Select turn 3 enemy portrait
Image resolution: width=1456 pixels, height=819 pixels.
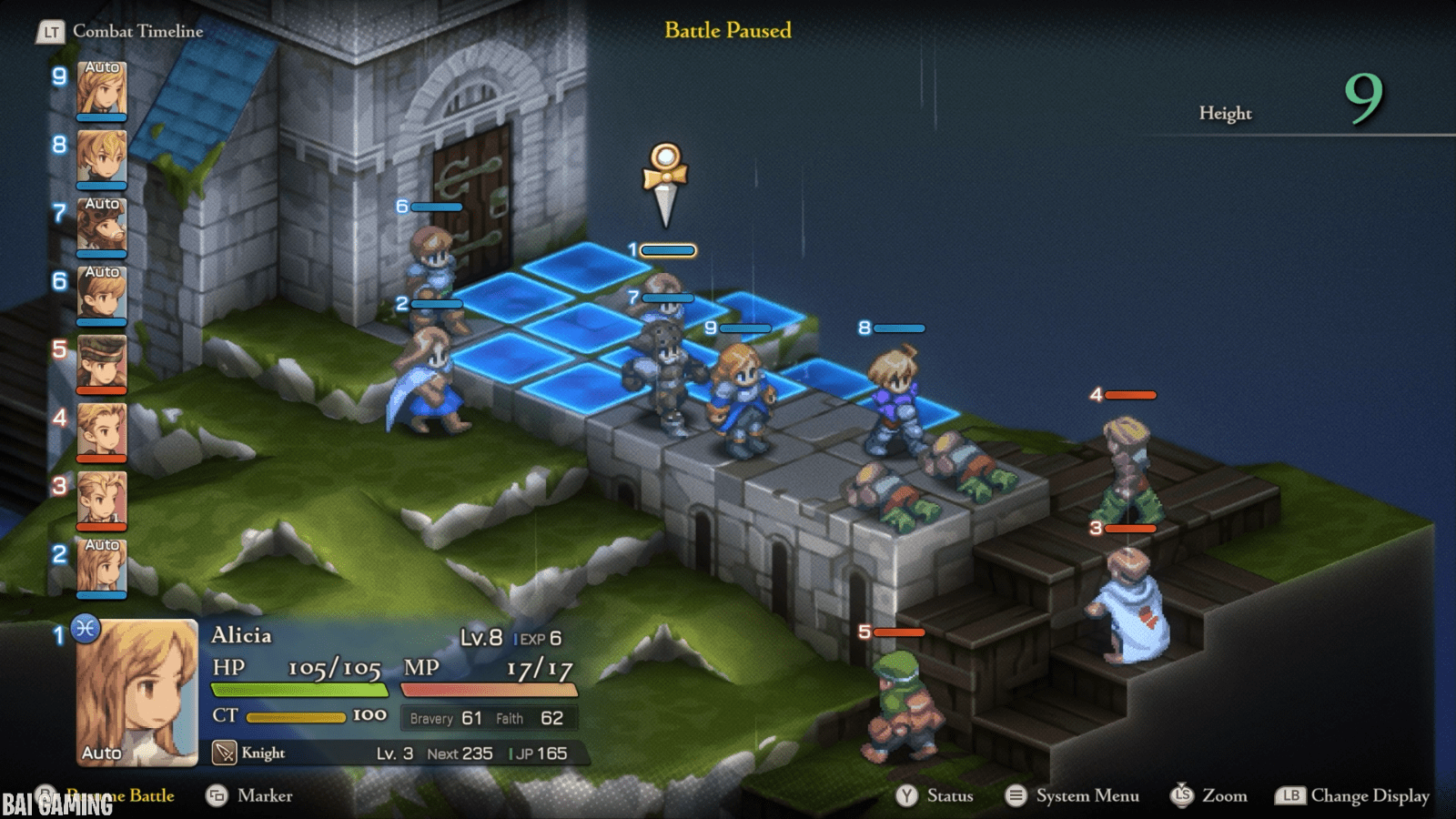(x=101, y=499)
